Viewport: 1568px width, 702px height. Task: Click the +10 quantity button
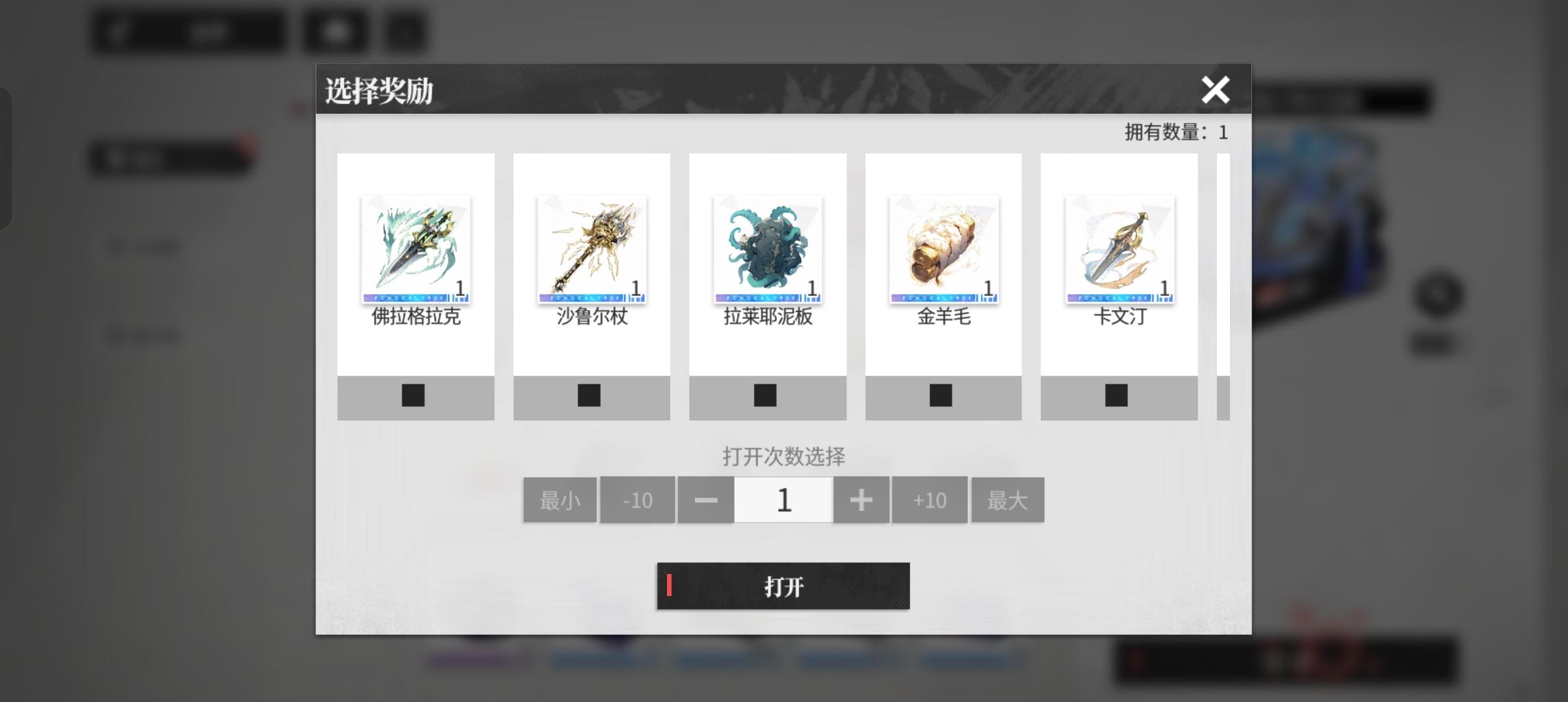pyautogui.click(x=929, y=499)
